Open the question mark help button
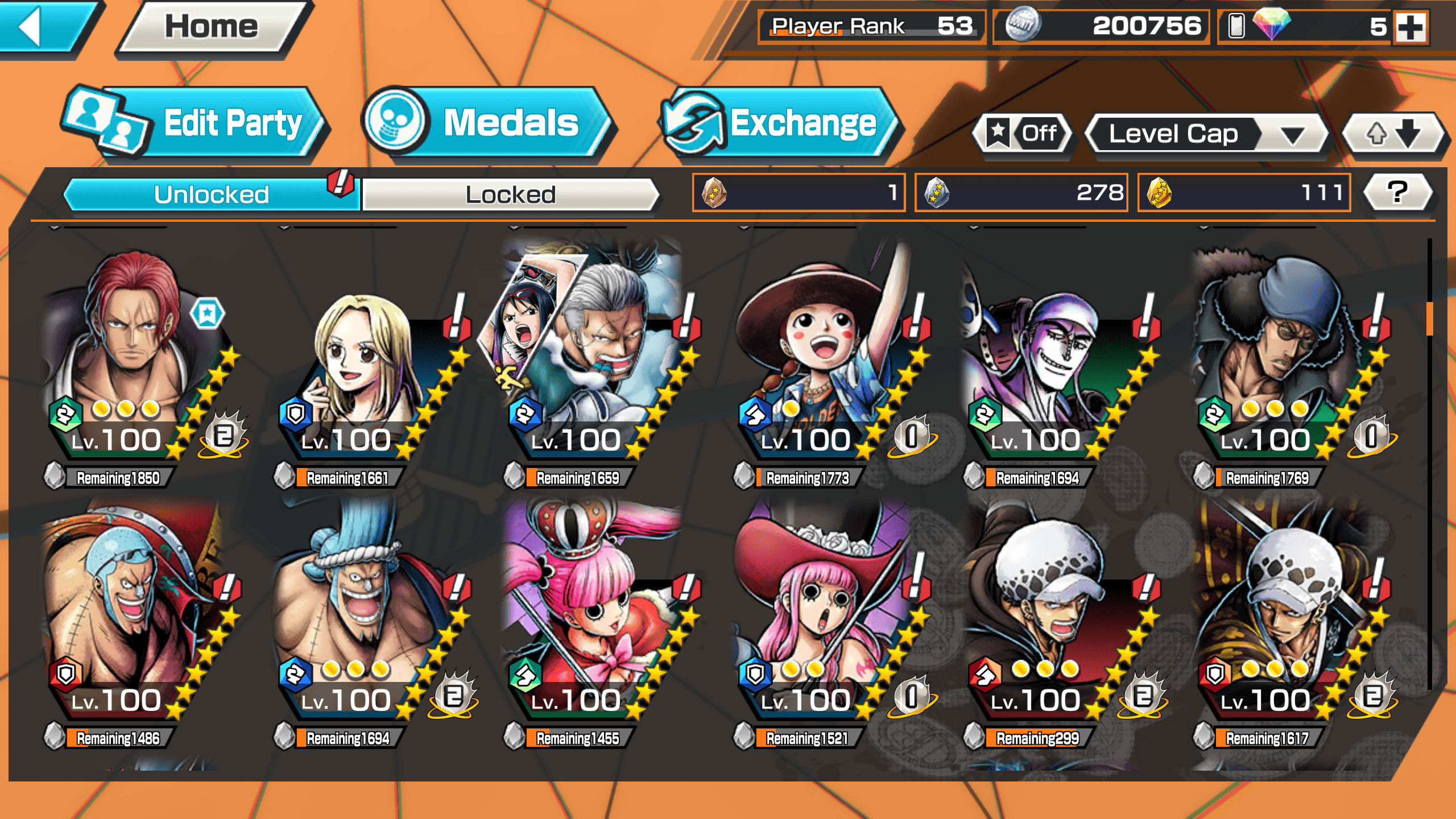Viewport: 1456px width, 819px height. tap(1397, 192)
